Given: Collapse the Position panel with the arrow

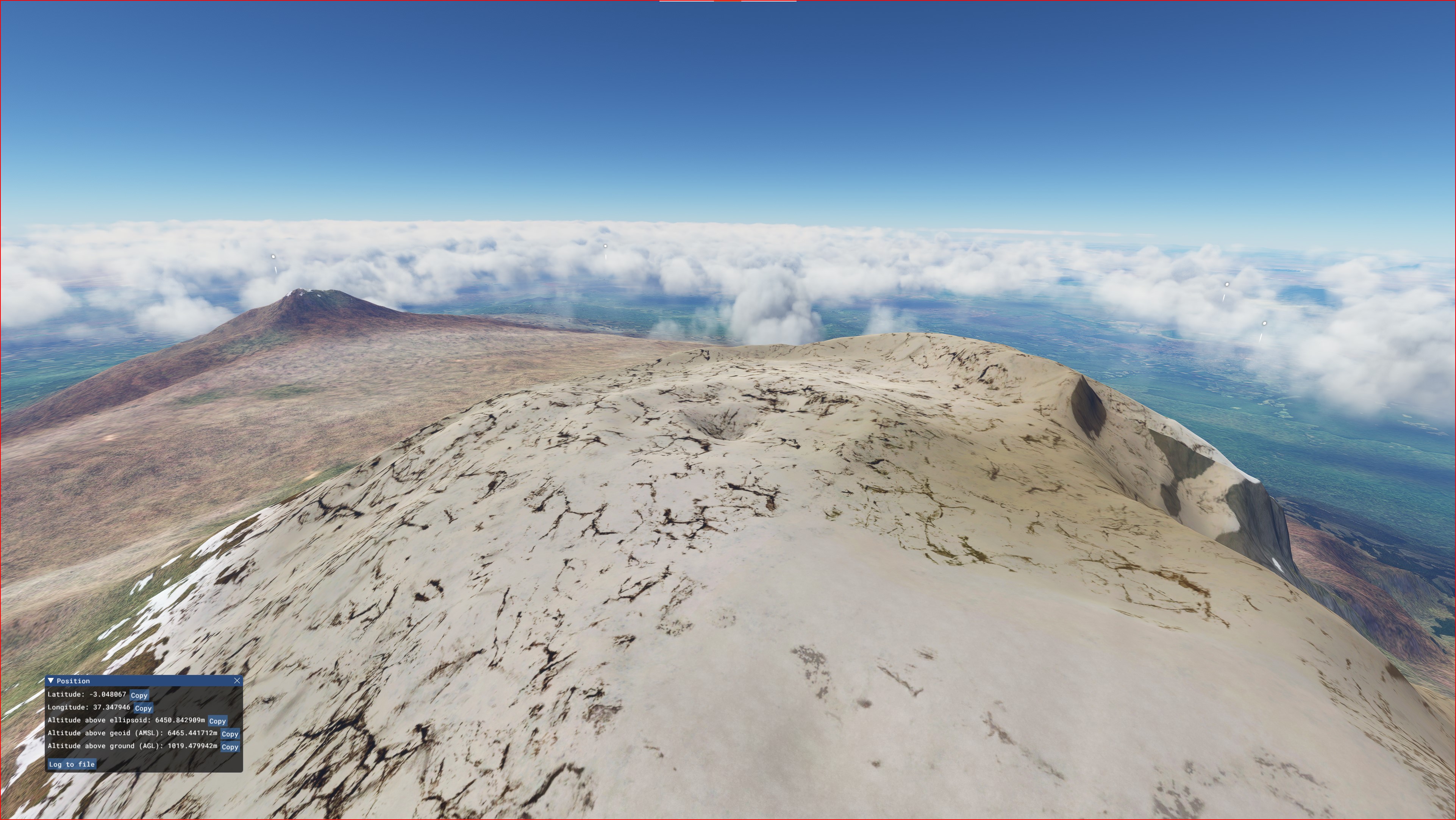Looking at the screenshot, I should [x=51, y=681].
